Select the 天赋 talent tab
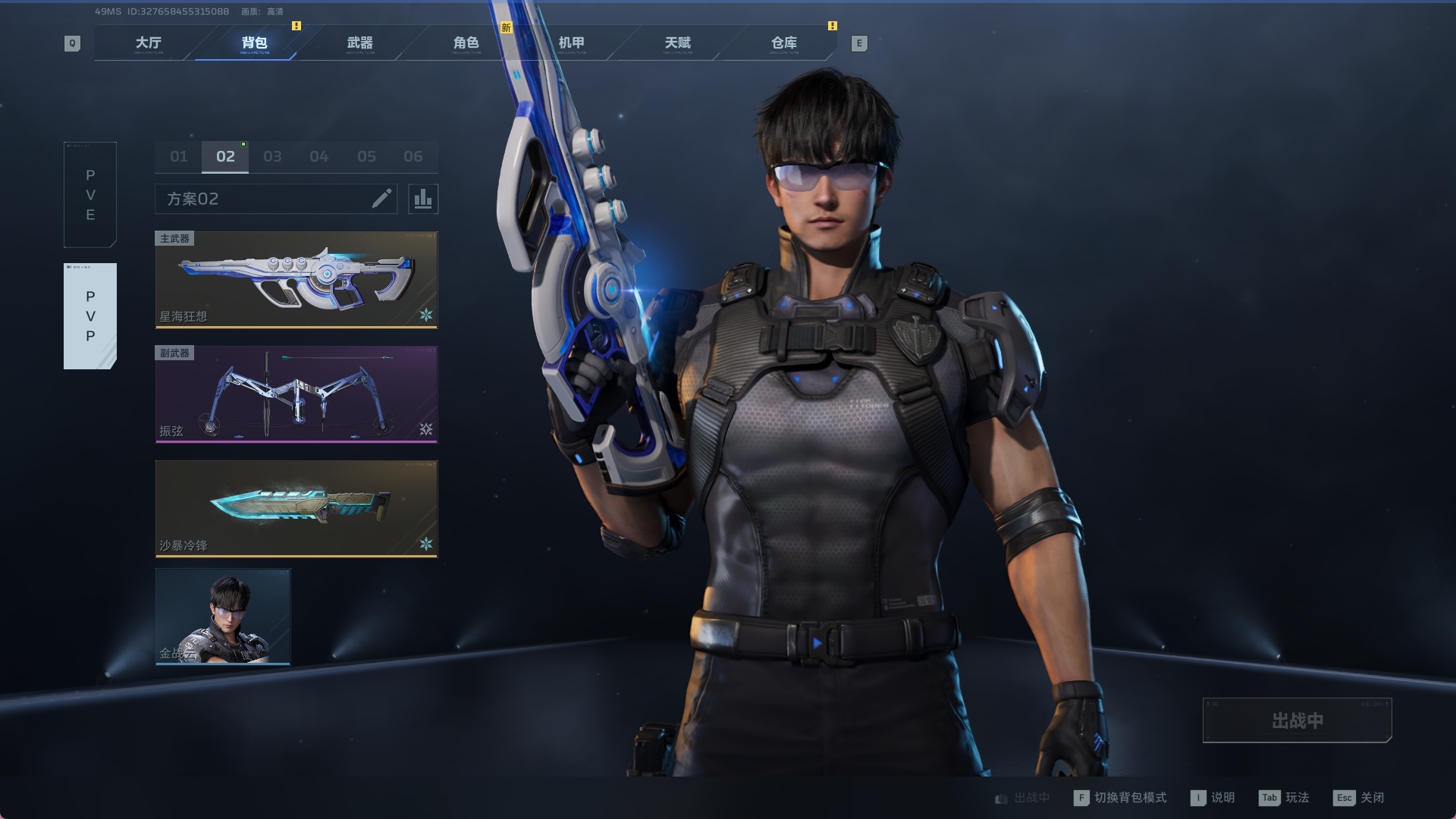The width and height of the screenshot is (1456, 819). click(x=678, y=43)
